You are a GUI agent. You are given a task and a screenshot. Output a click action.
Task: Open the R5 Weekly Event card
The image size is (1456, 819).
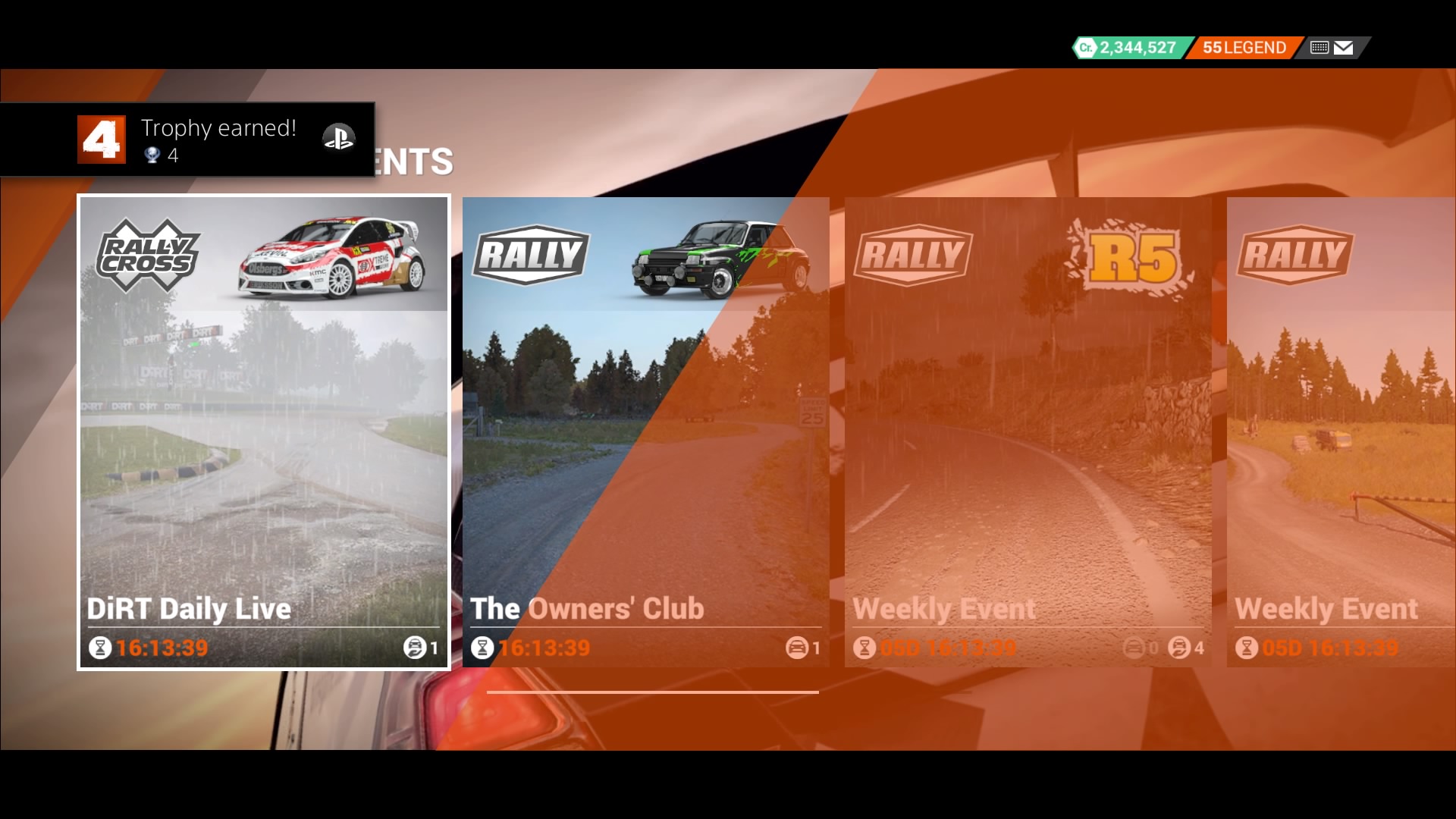click(x=1028, y=432)
